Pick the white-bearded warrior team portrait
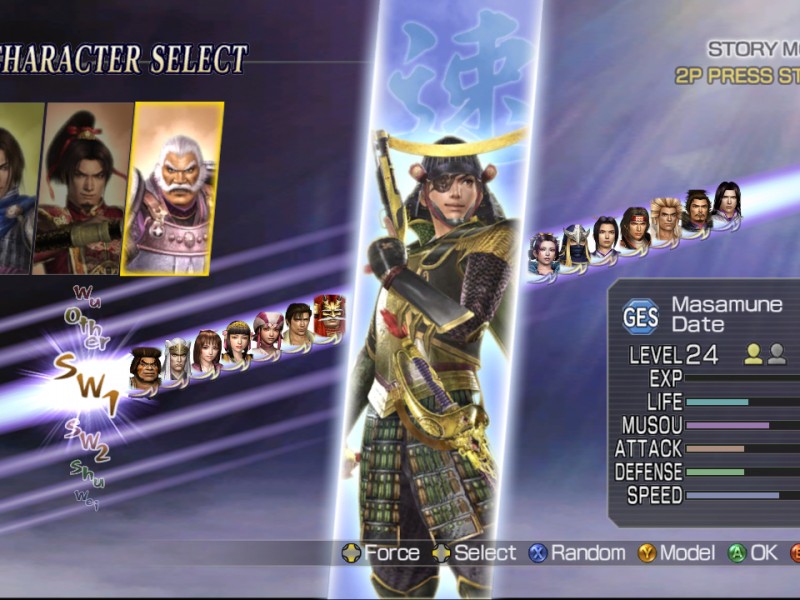 [172, 190]
